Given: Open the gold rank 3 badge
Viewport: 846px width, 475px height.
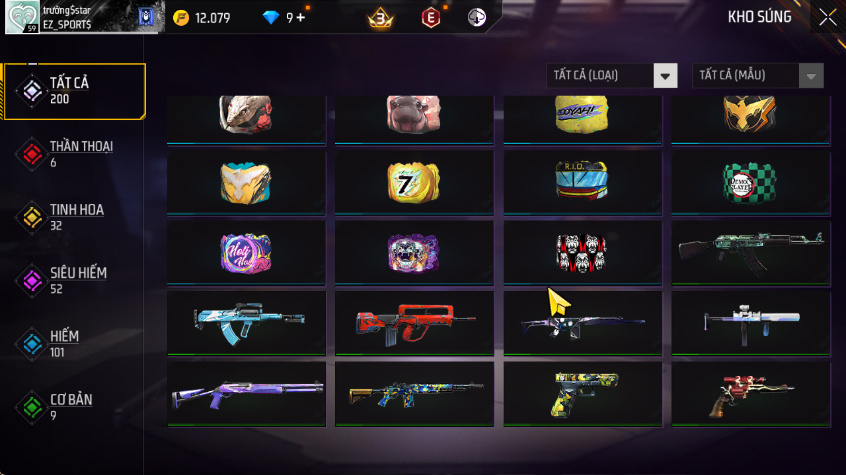Looking at the screenshot, I should pyautogui.click(x=380, y=18).
